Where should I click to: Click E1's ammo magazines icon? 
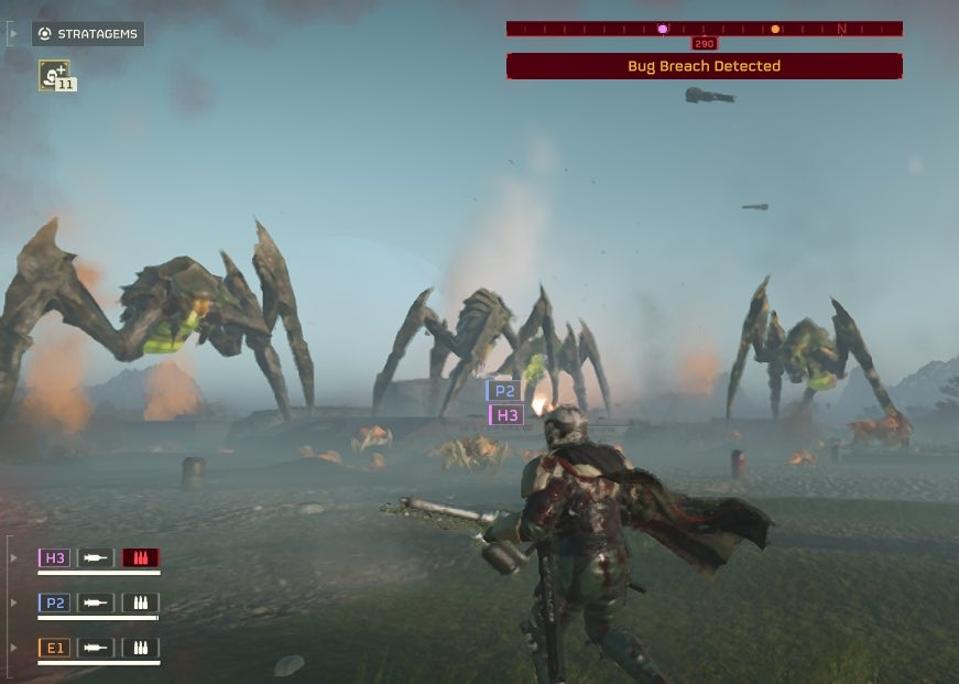click(x=141, y=648)
